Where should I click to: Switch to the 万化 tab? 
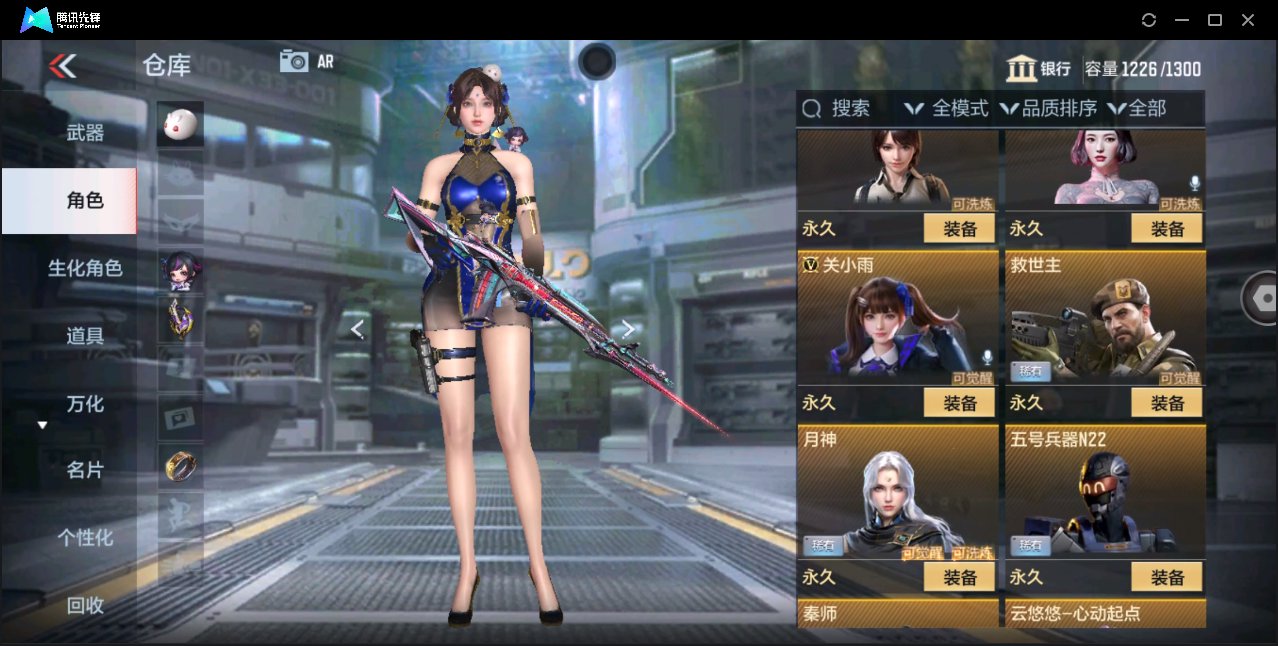85,404
